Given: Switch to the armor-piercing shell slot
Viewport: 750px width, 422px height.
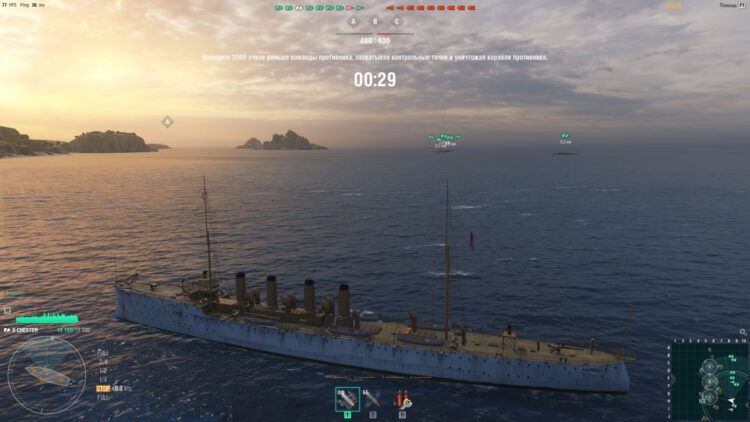Looking at the screenshot, I should (x=373, y=399).
